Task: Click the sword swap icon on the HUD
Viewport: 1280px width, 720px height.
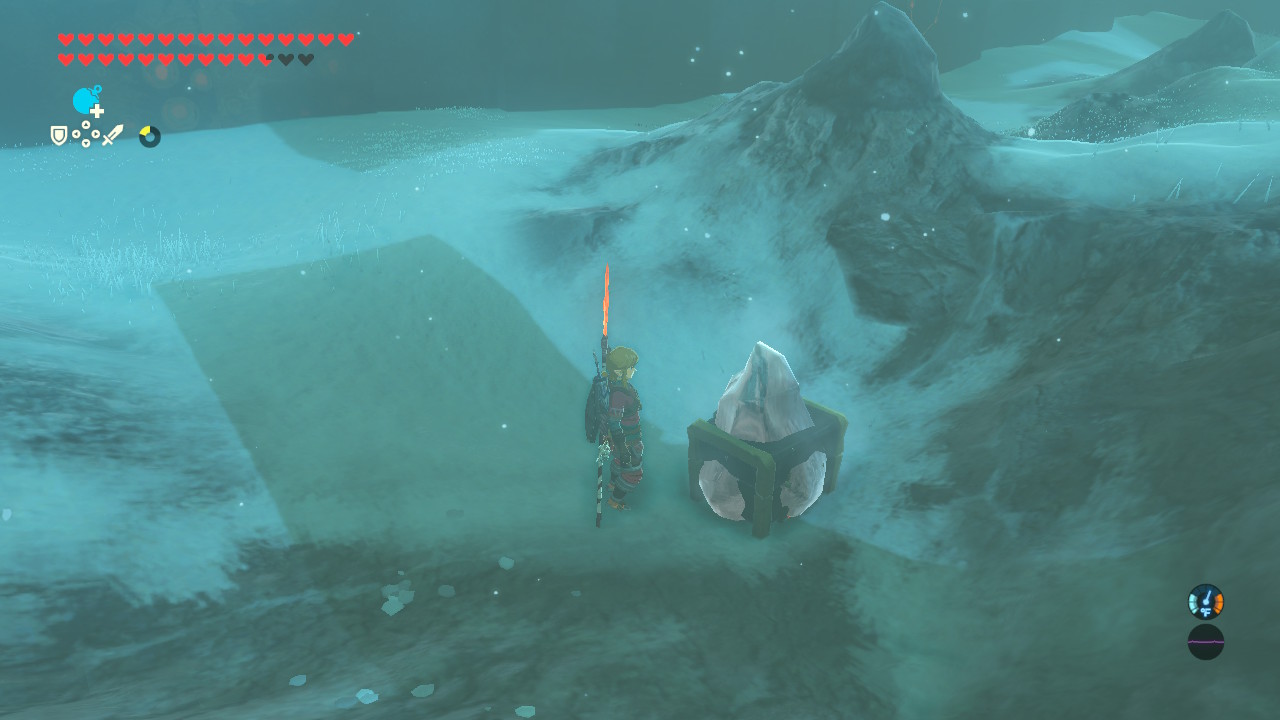Action: pyautogui.click(x=112, y=133)
